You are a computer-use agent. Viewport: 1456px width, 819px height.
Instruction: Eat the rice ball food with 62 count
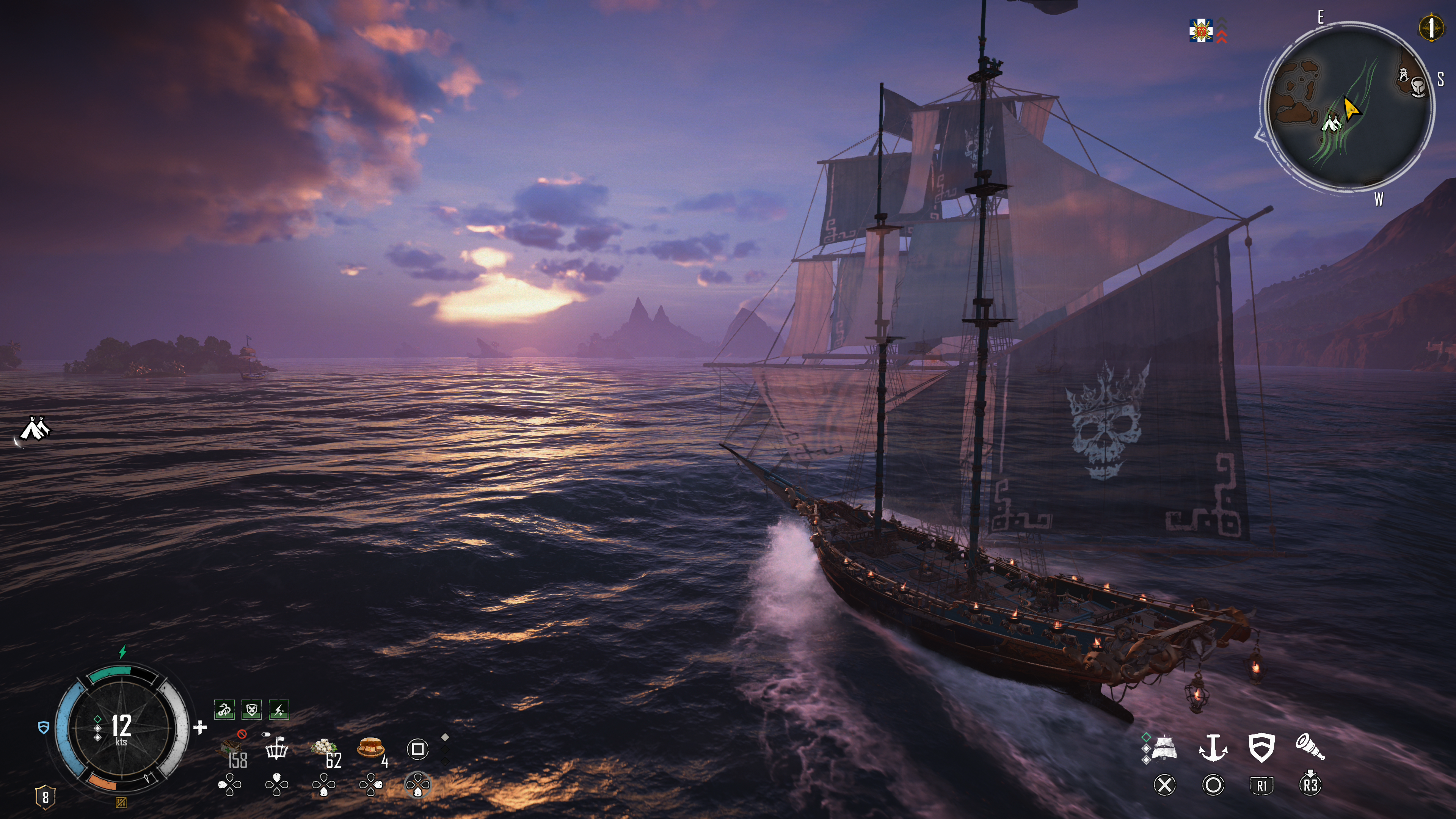tap(325, 750)
